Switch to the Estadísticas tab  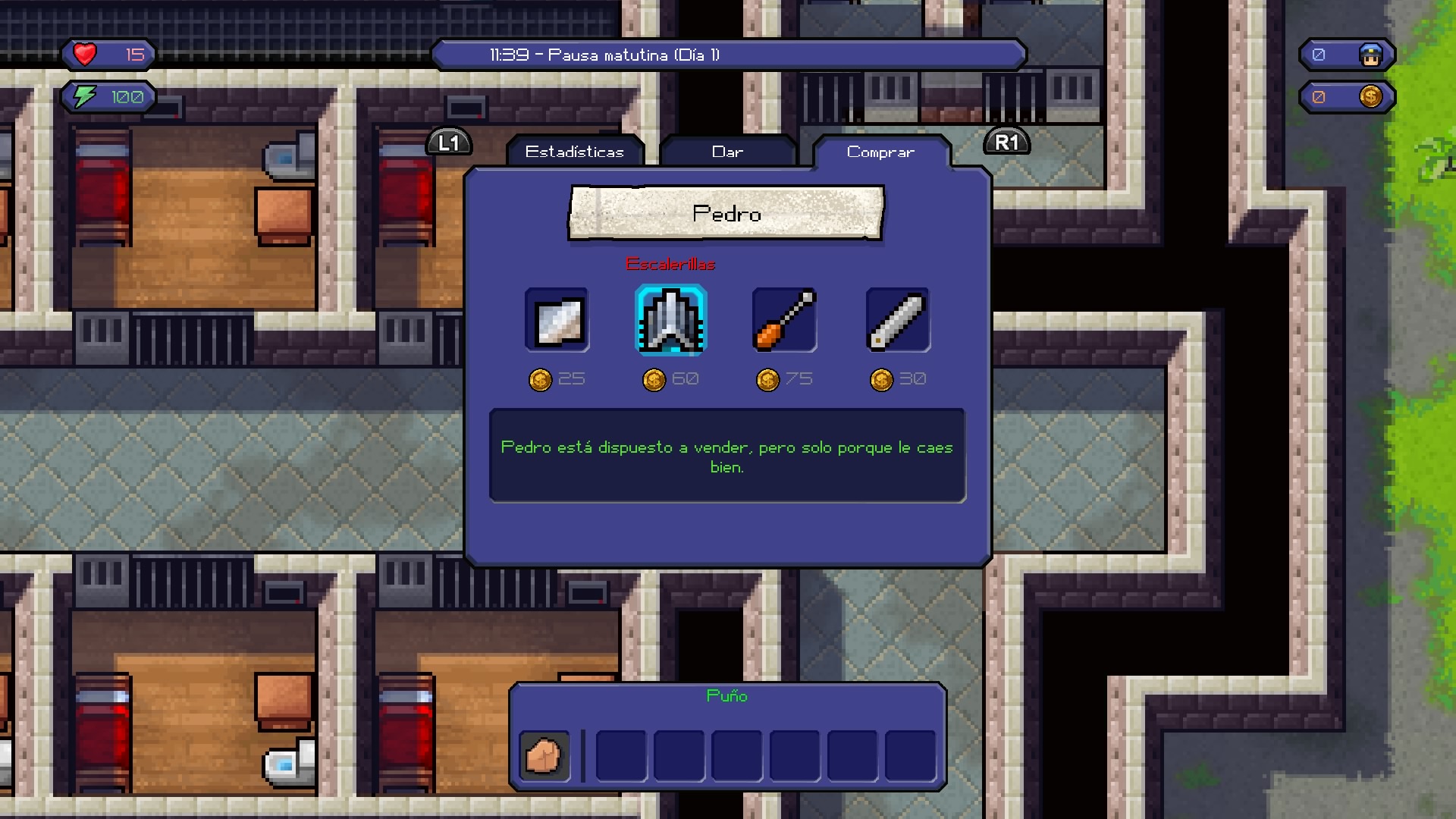pyautogui.click(x=575, y=152)
